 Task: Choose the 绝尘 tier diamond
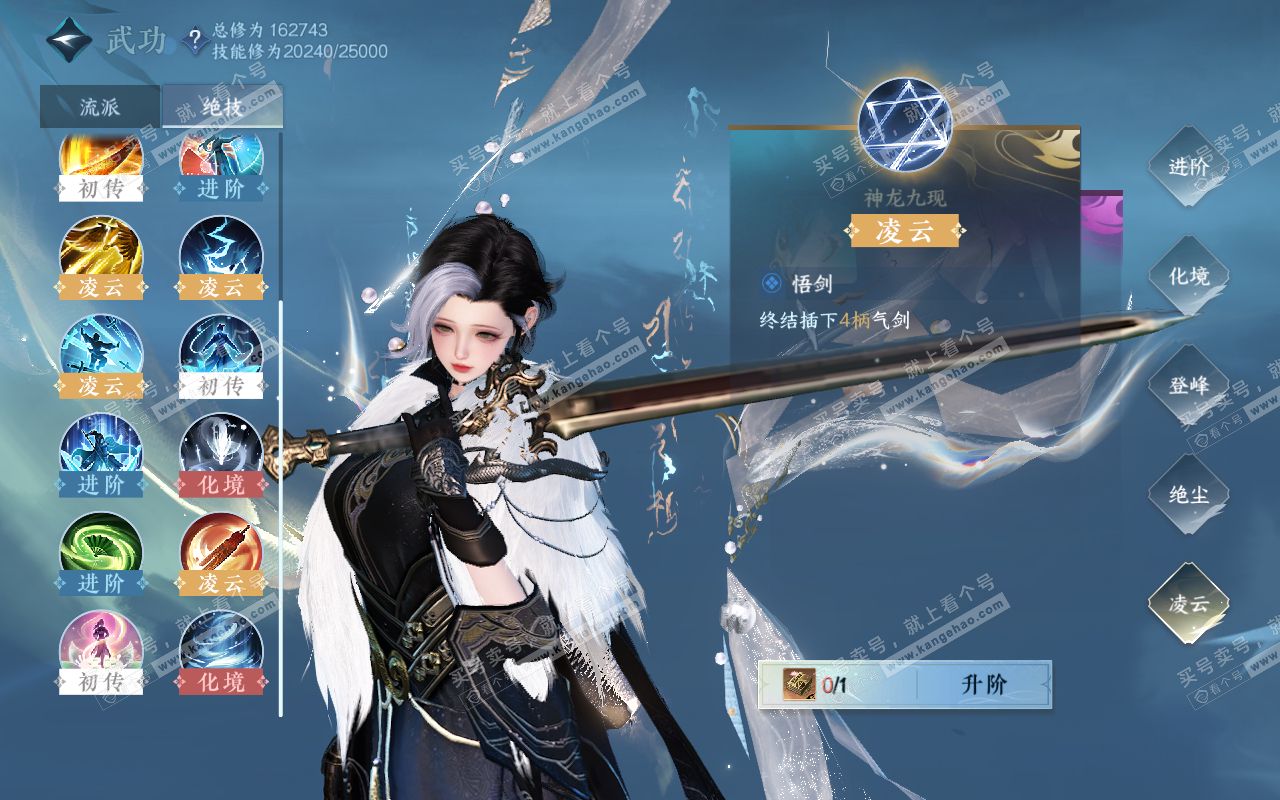(1188, 494)
